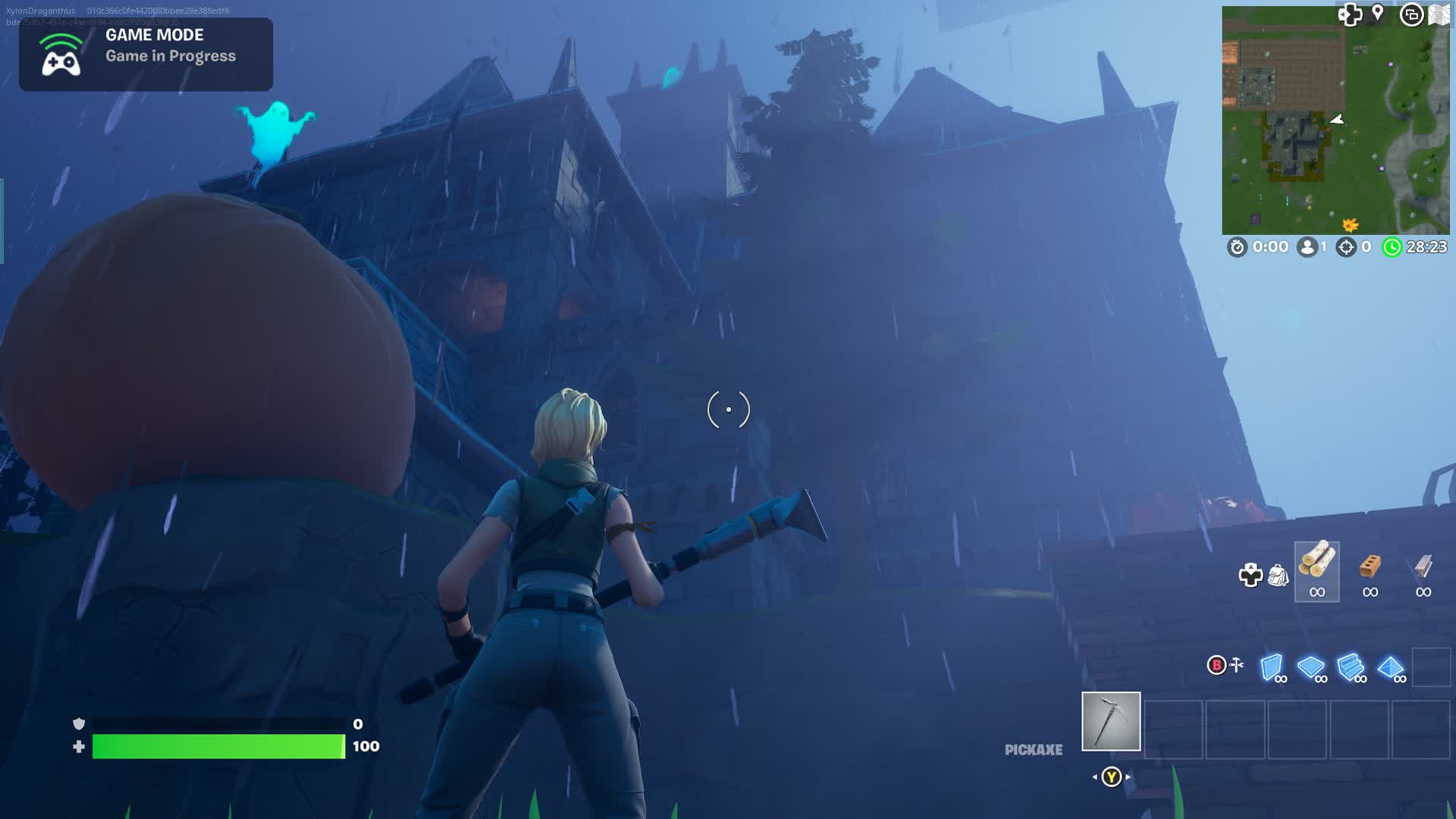Select the floor build piece
Screen dimensions: 1456x819
1311,667
